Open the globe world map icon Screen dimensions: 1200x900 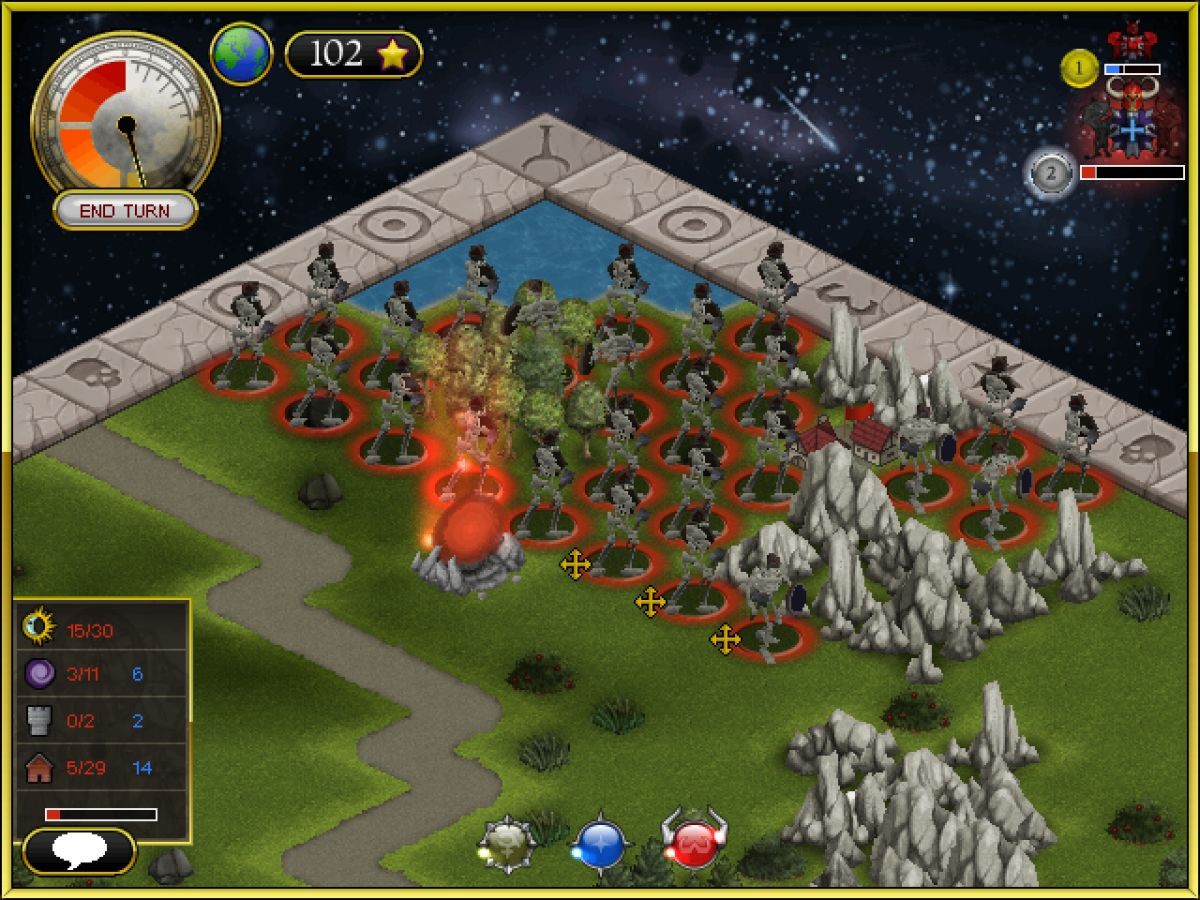point(241,54)
